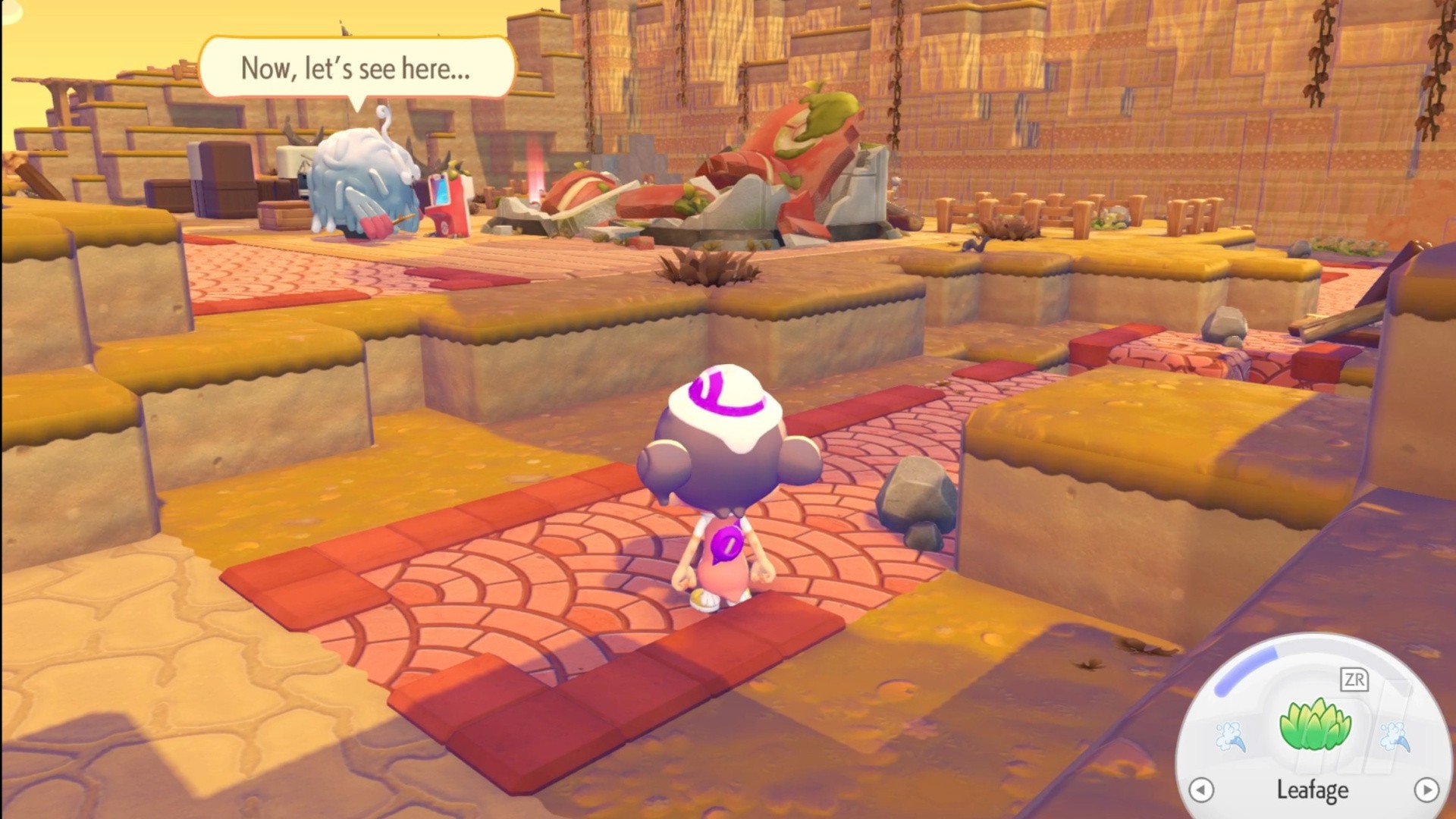This screenshot has width=1456, height=819.
Task: Click the left-pointing arrow on the move wheel
Action: pos(1201,790)
